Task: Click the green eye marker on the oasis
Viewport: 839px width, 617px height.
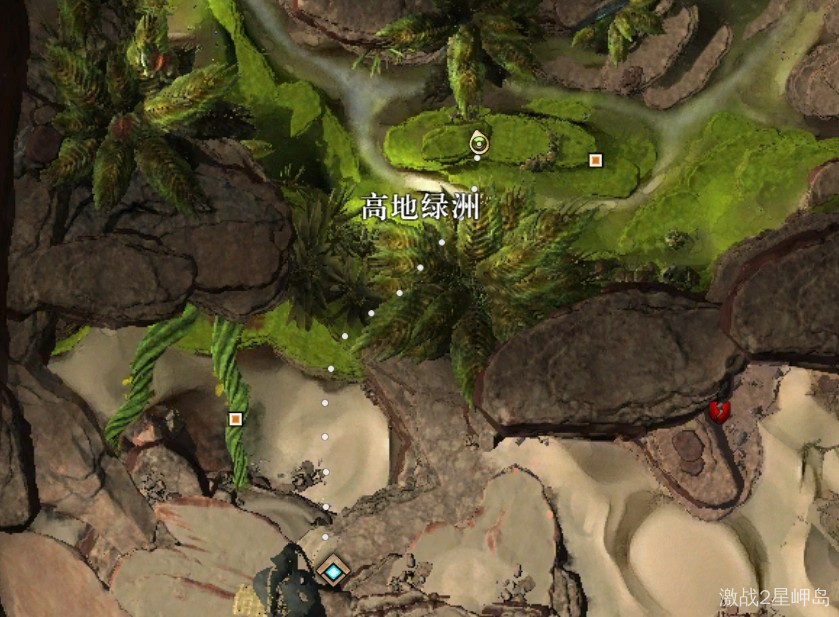Action: (x=479, y=143)
